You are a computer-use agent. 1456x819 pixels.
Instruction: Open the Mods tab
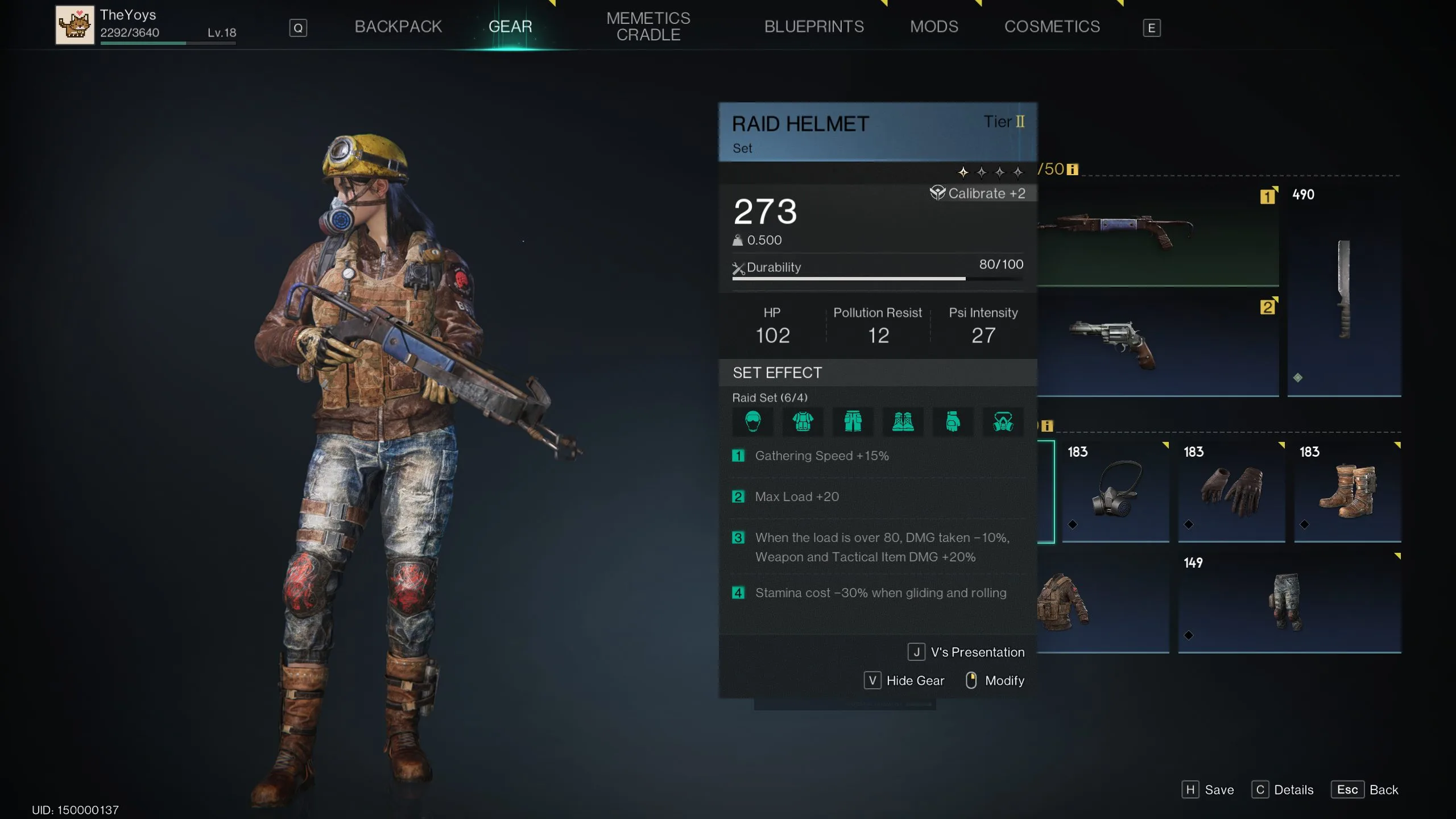click(x=933, y=27)
